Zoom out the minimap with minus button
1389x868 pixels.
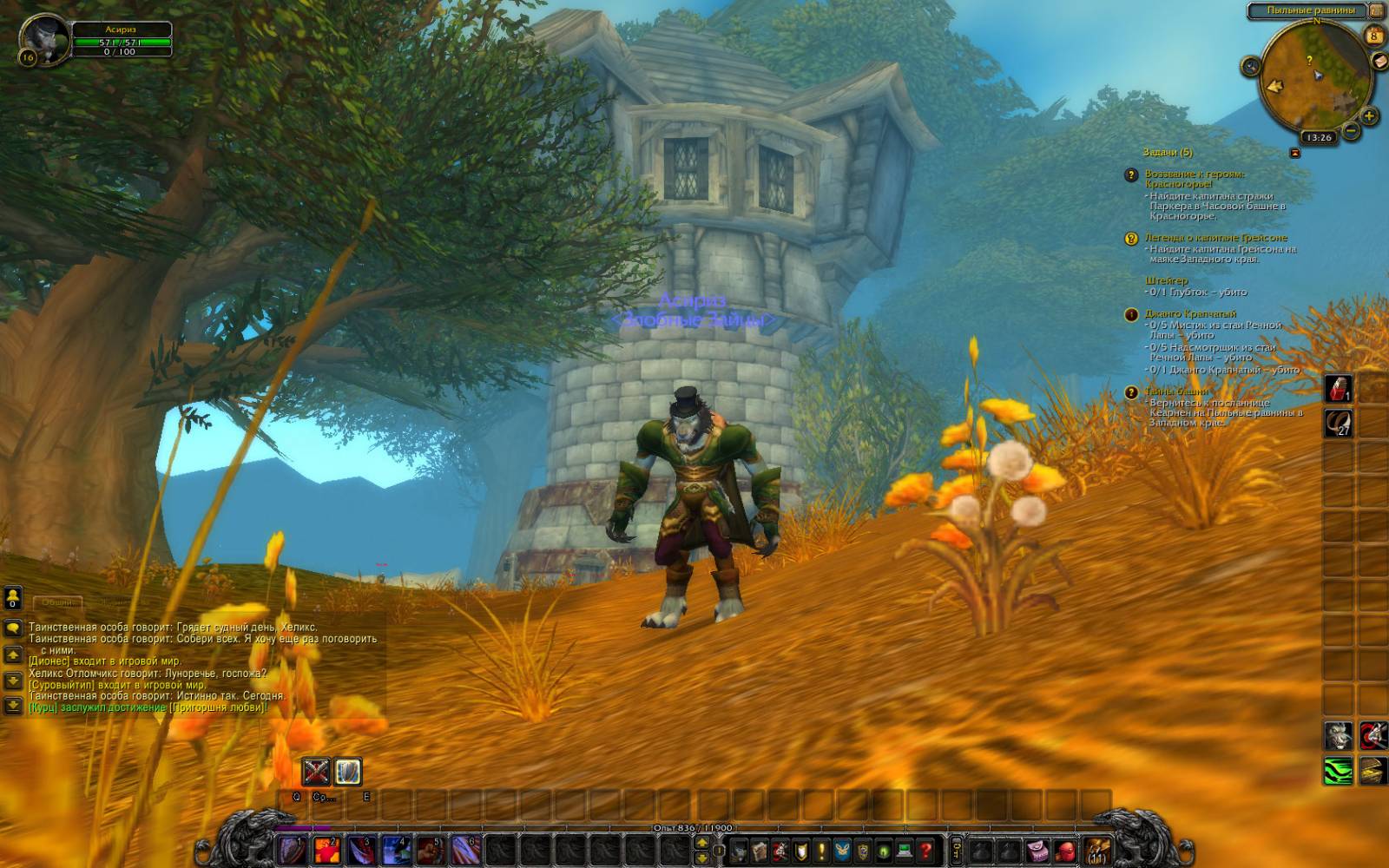pyautogui.click(x=1351, y=131)
